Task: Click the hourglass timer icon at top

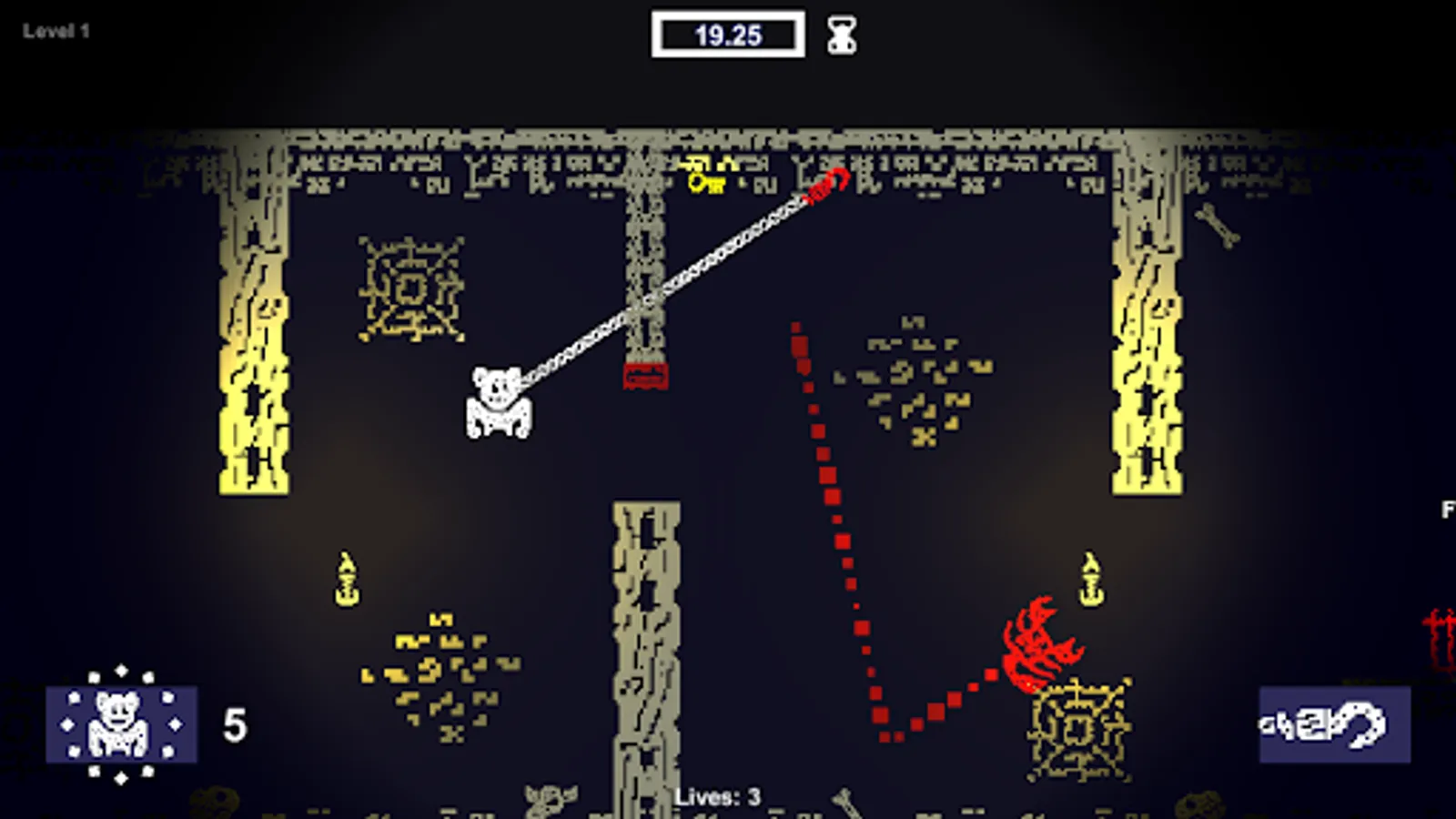Action: click(840, 34)
